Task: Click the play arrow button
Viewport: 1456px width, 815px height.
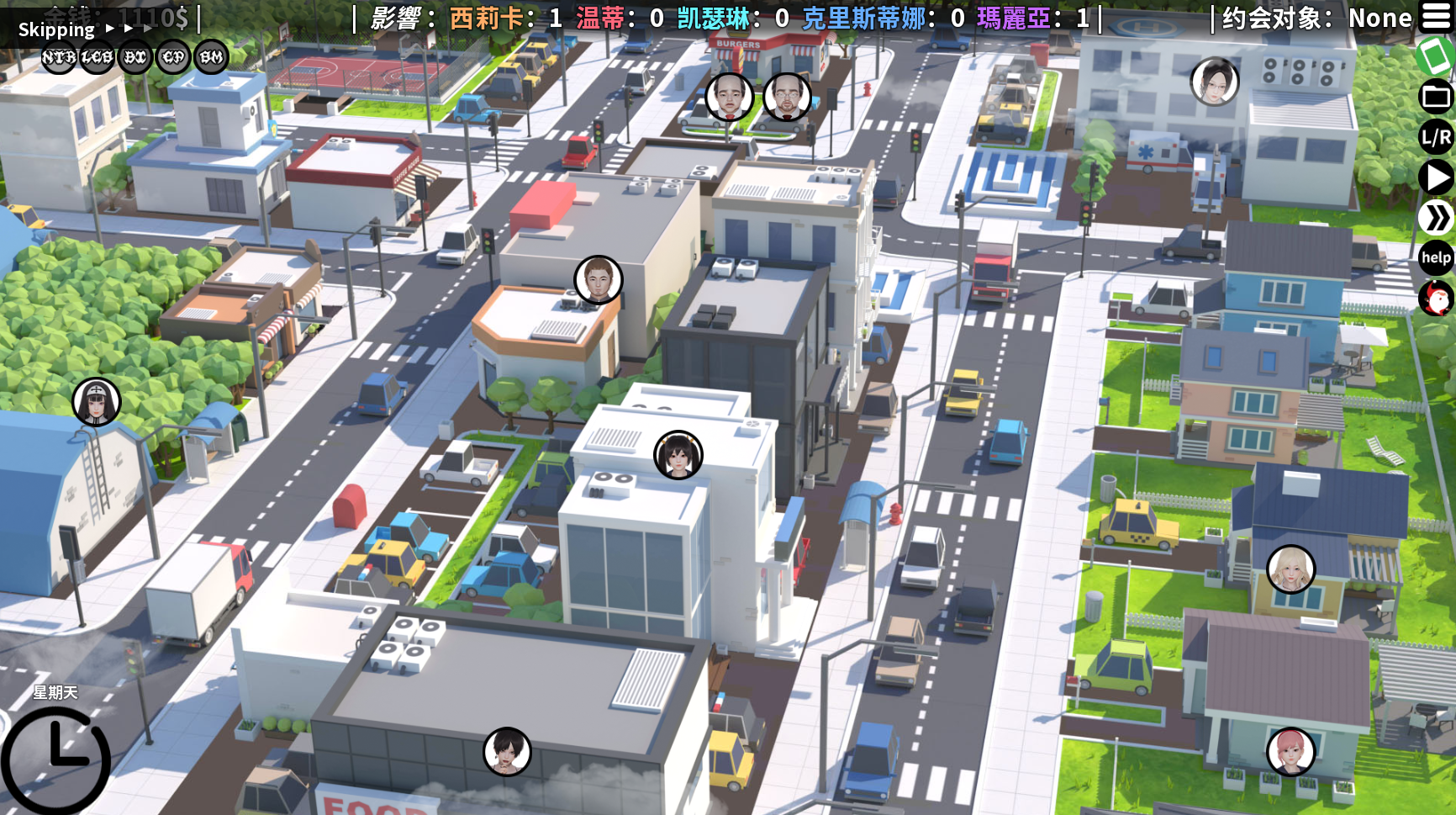Action: coord(1436,177)
